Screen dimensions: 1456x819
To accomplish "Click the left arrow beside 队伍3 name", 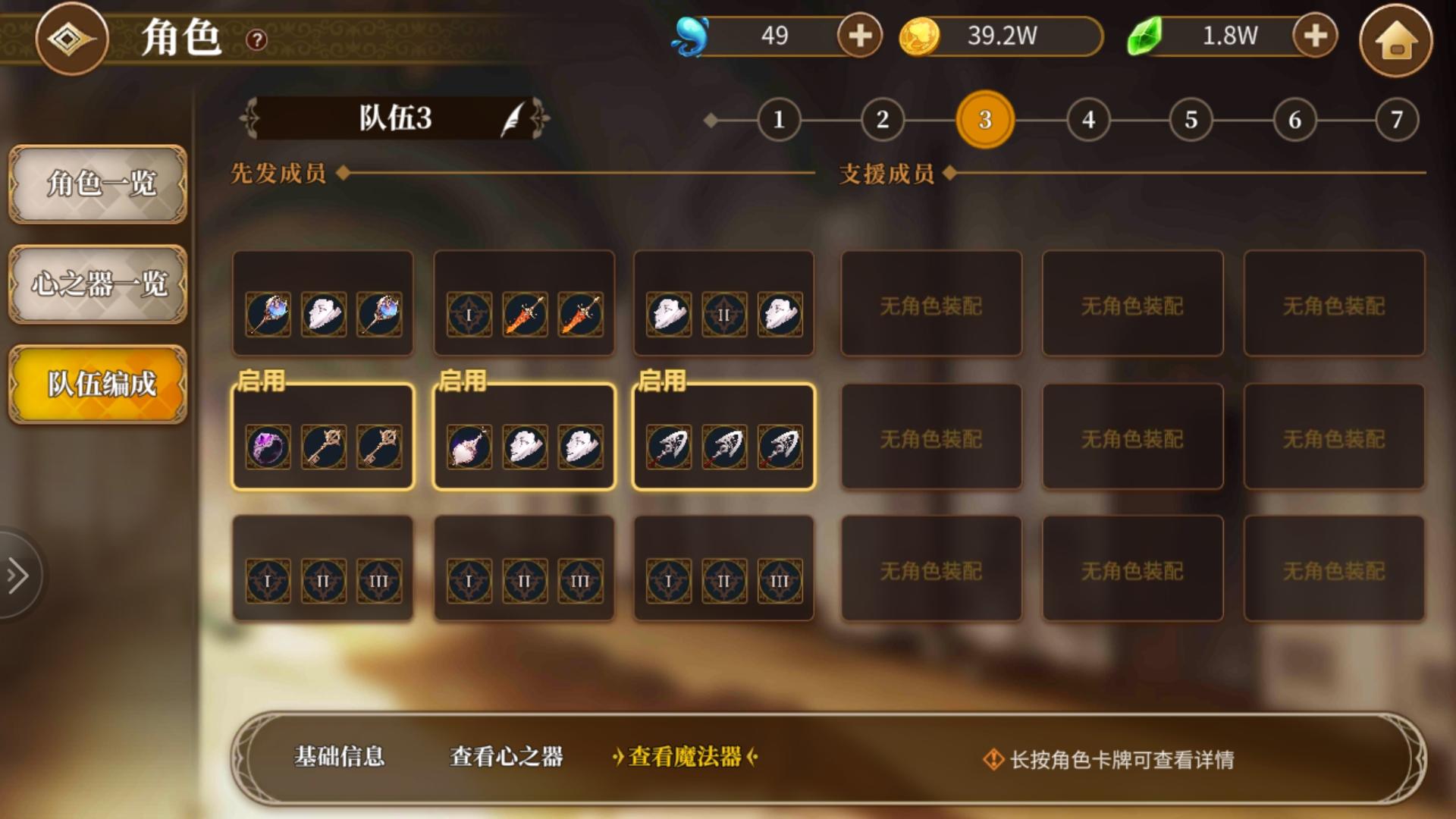I will click(248, 119).
